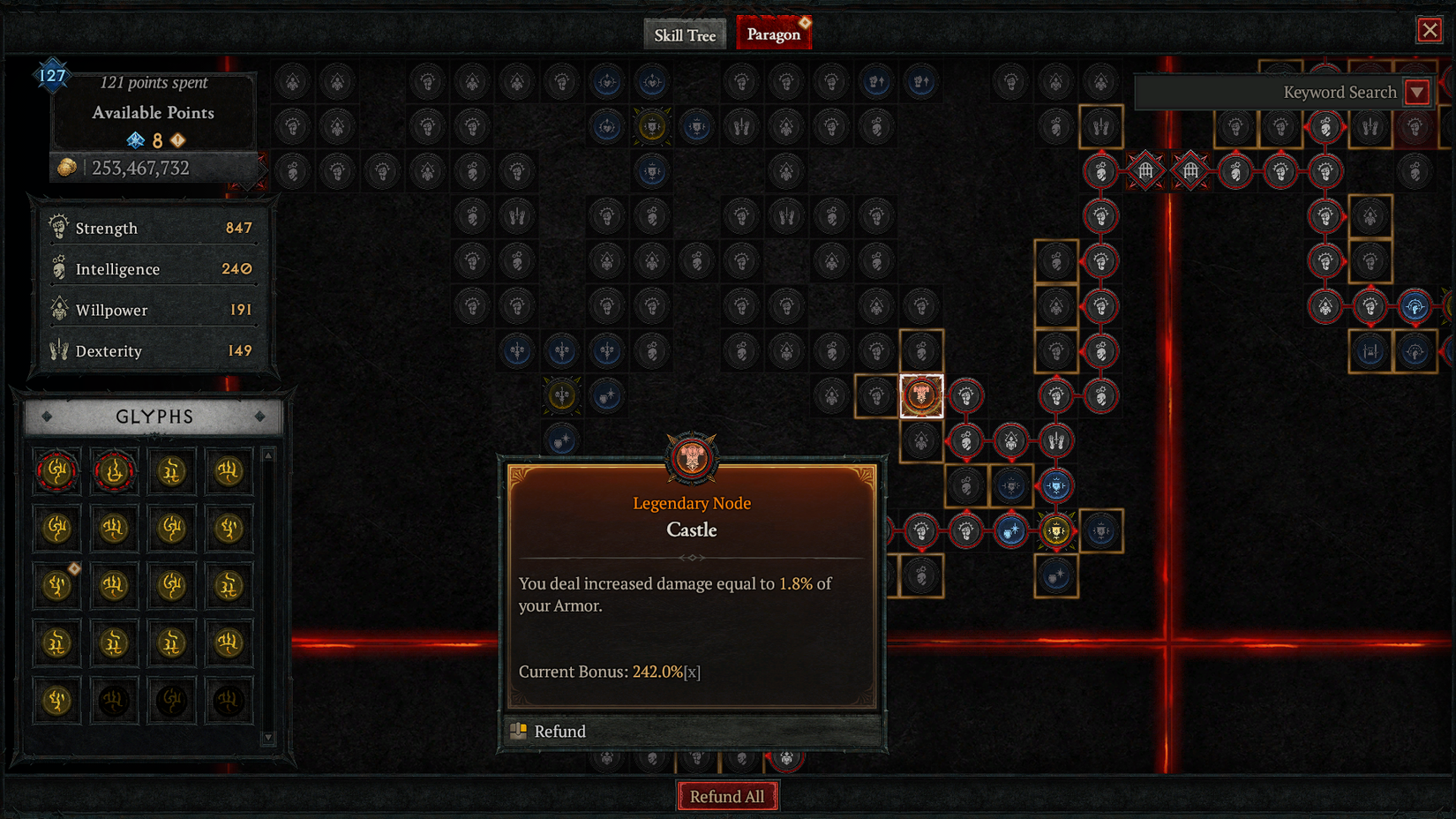Switch to the Paragon tab
Image resolution: width=1456 pixels, height=819 pixels.
pyautogui.click(x=772, y=34)
